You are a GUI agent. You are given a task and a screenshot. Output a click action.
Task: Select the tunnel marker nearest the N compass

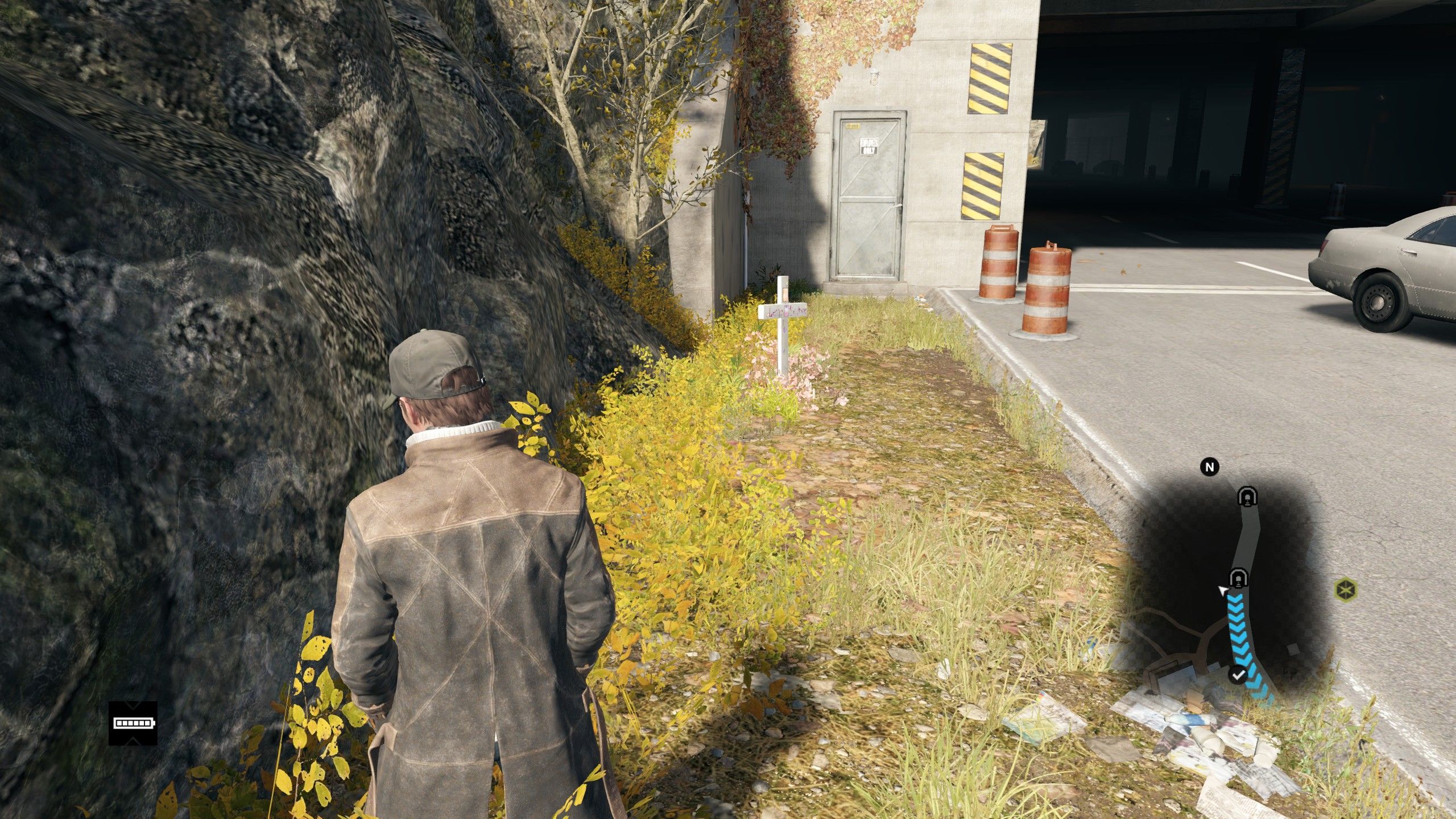1247,497
